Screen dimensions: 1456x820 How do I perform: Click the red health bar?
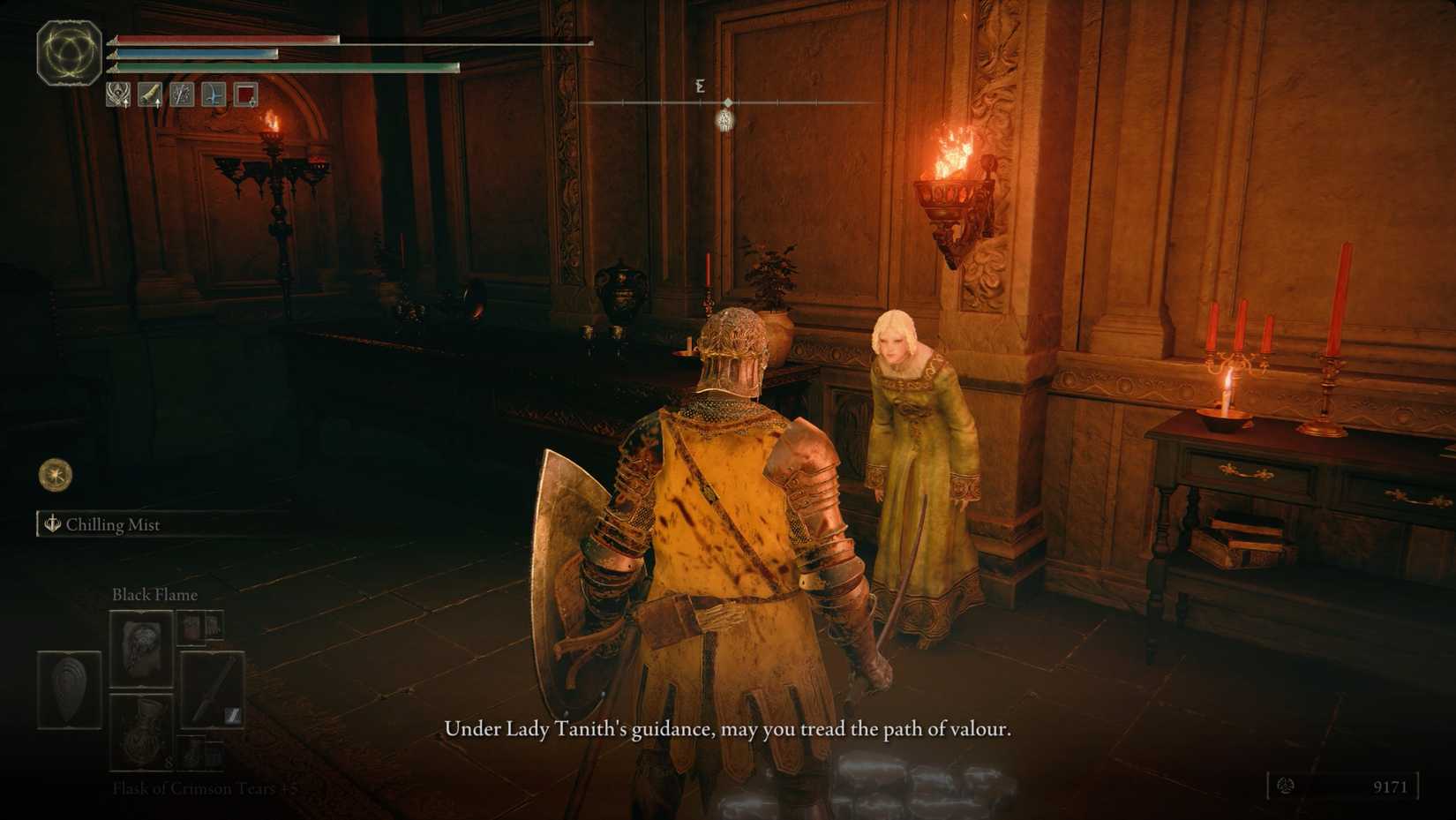[x=221, y=41]
